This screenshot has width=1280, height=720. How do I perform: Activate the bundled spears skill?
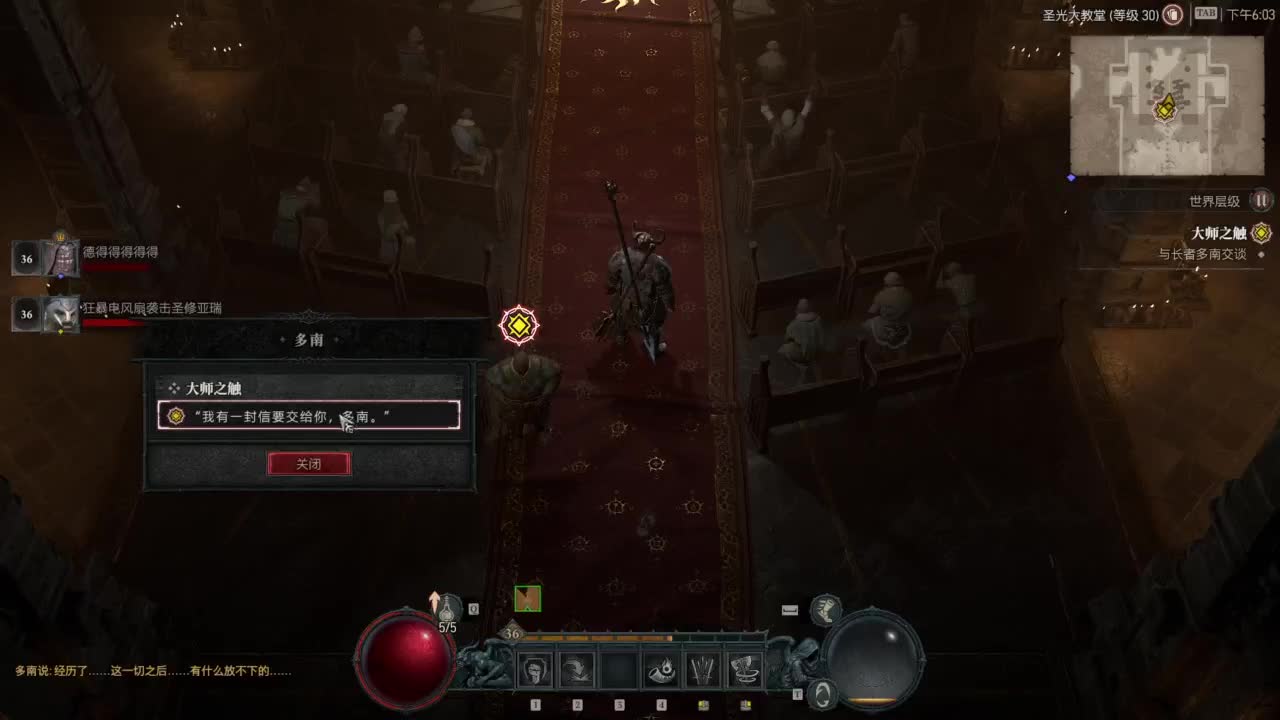tap(703, 670)
